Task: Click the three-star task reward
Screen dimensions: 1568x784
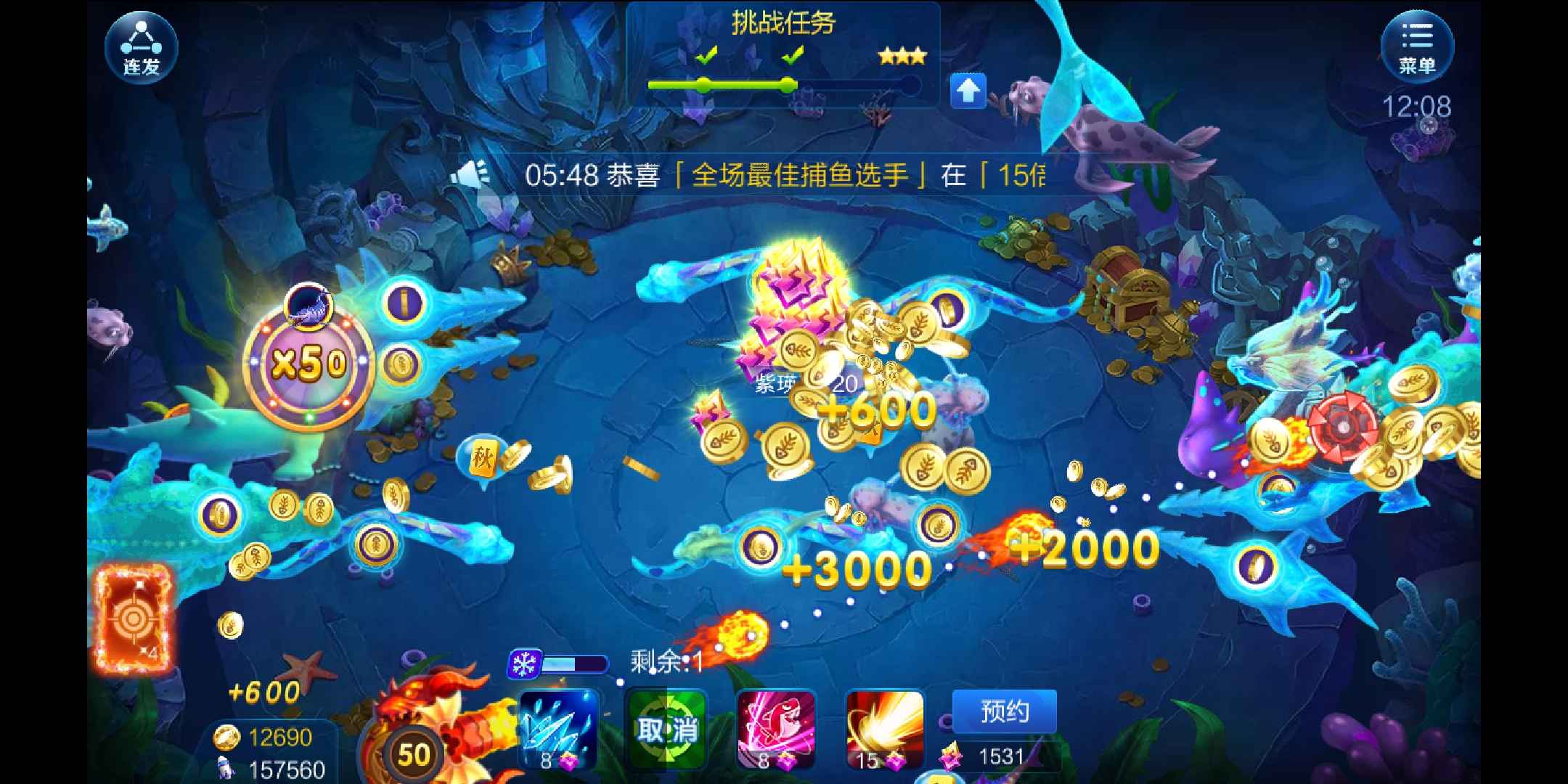Action: (x=902, y=54)
